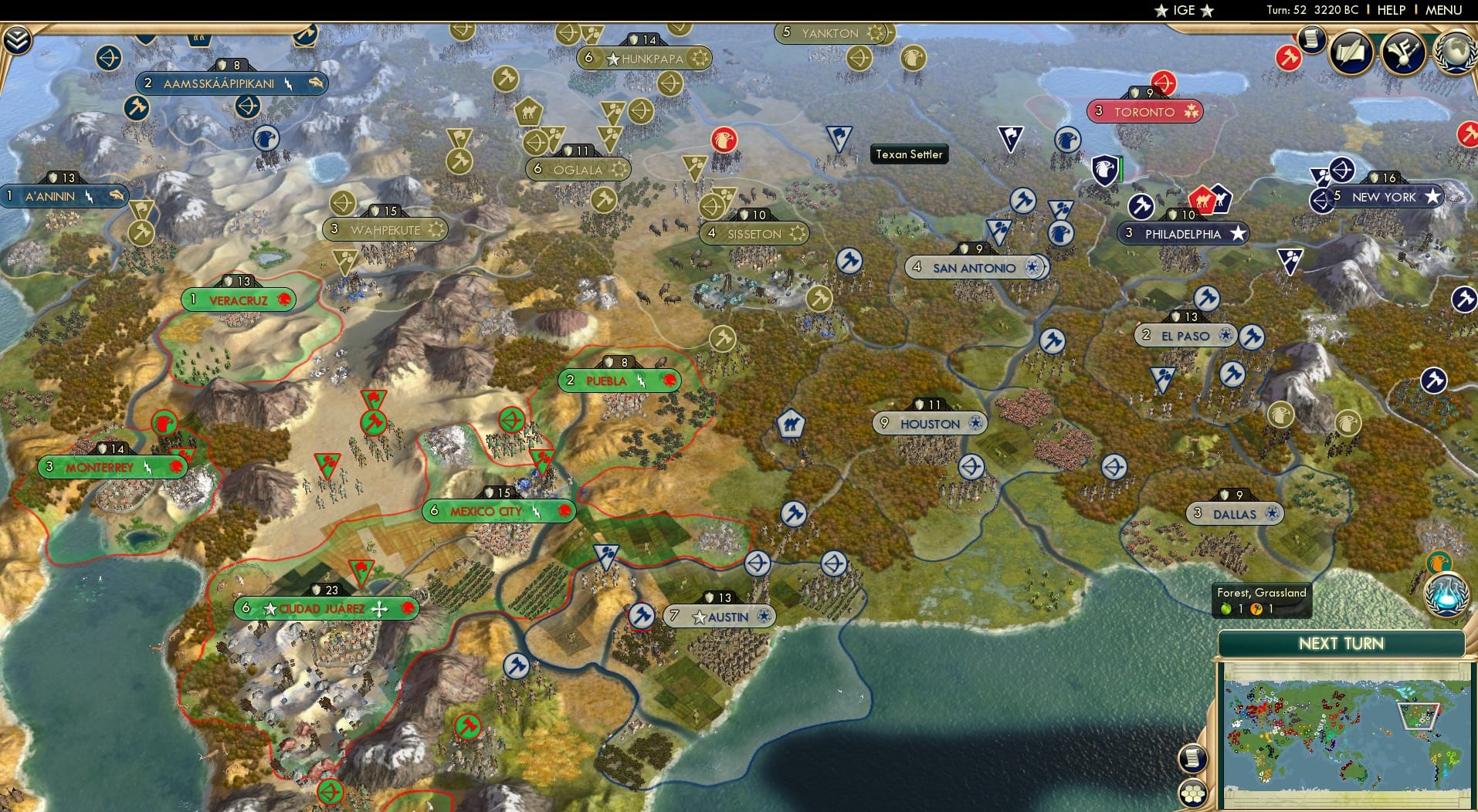Open HELP from the top bar
The image size is (1478, 812).
coord(1390,10)
